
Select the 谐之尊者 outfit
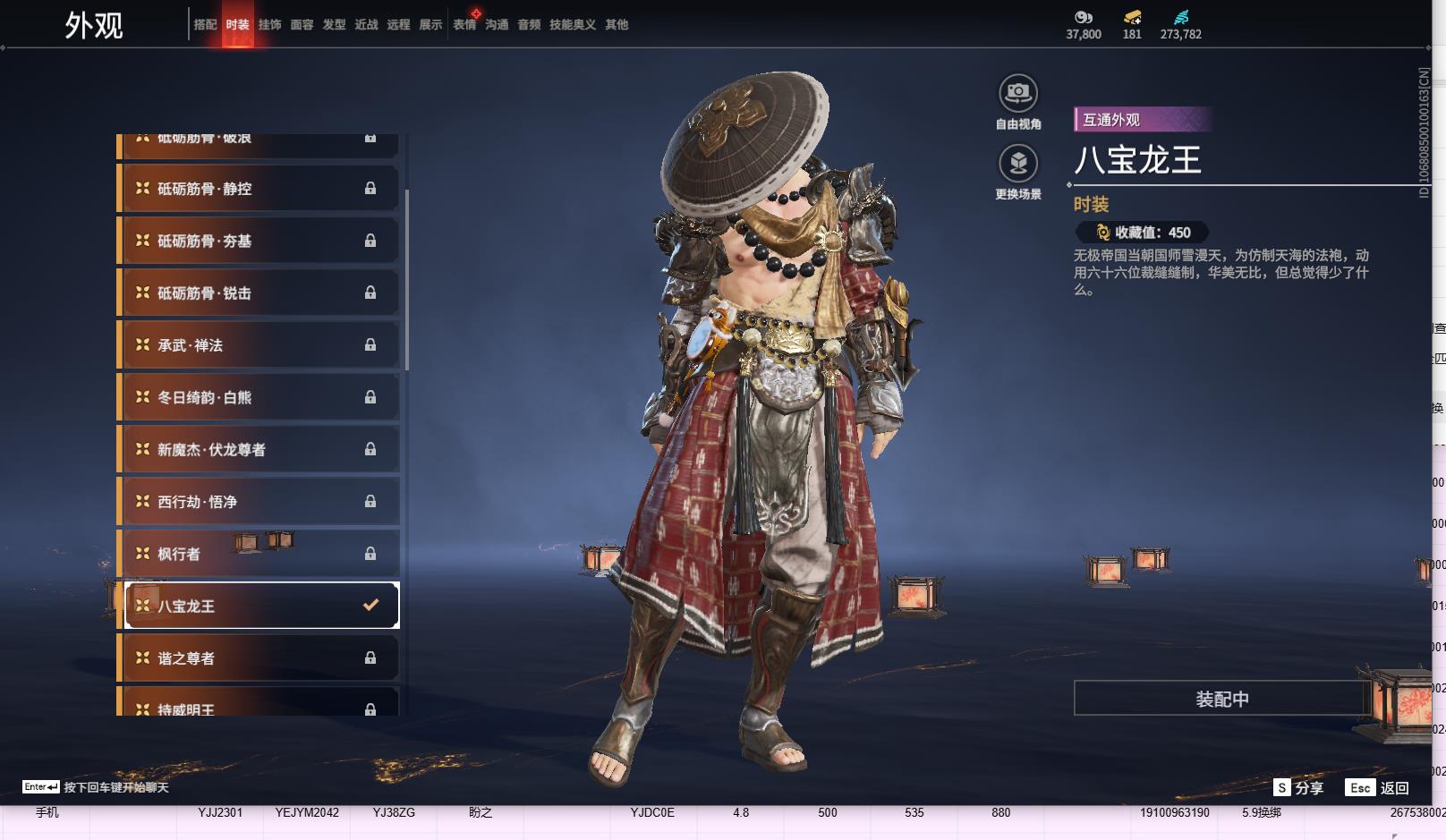tap(259, 658)
